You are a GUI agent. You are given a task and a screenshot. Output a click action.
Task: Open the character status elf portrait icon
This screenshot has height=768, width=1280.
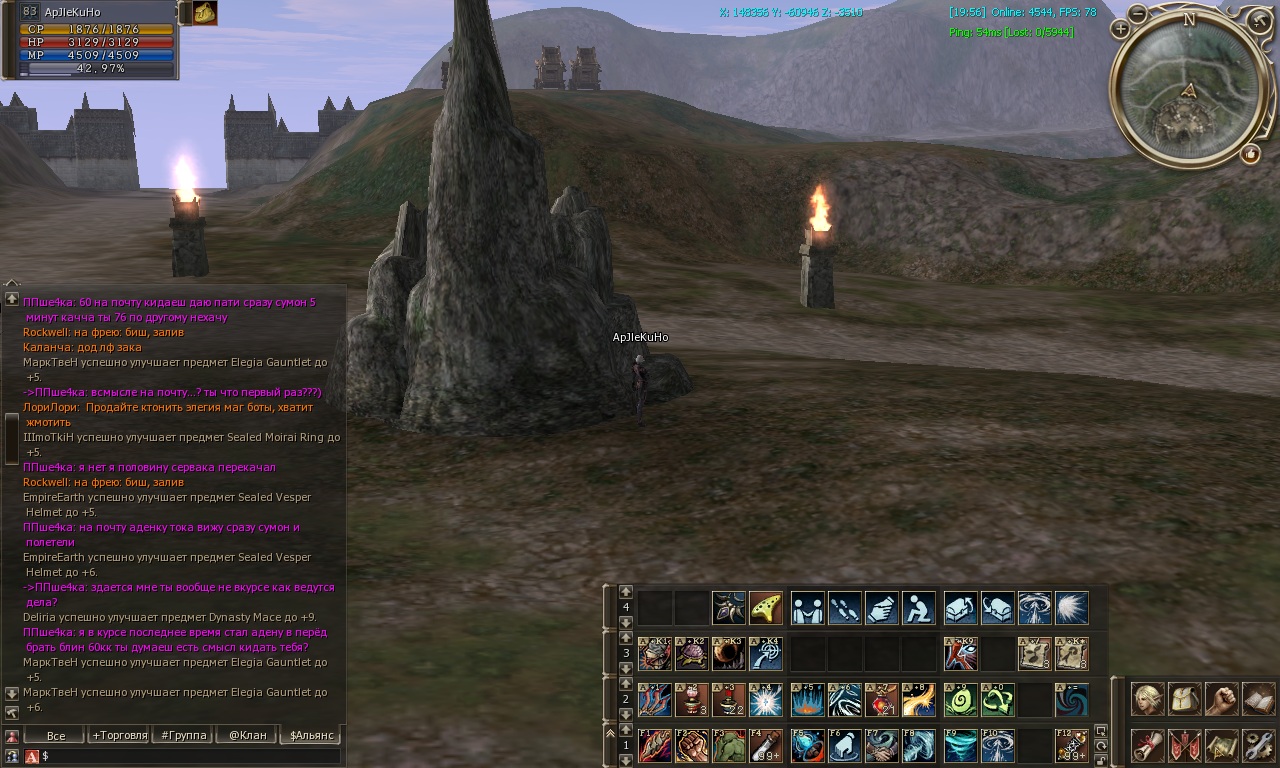[1147, 699]
